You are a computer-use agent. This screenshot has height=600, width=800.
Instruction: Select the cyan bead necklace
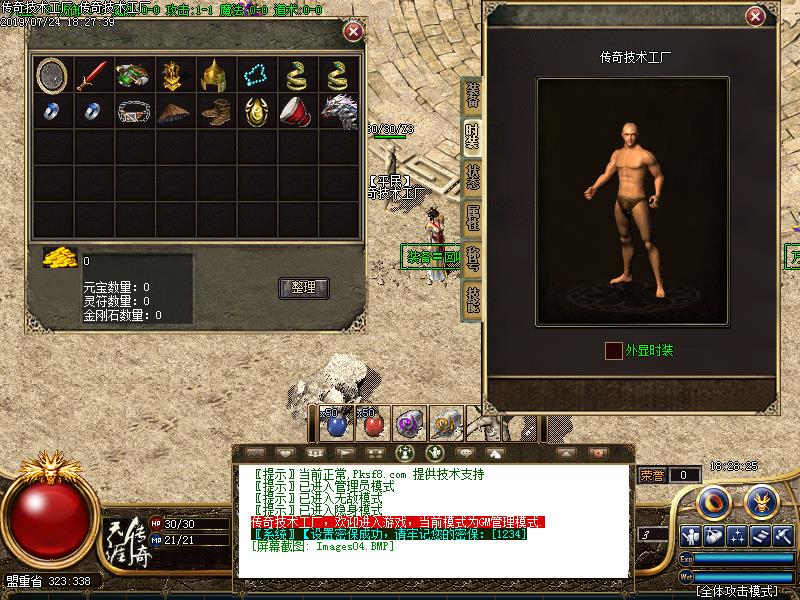[255, 74]
